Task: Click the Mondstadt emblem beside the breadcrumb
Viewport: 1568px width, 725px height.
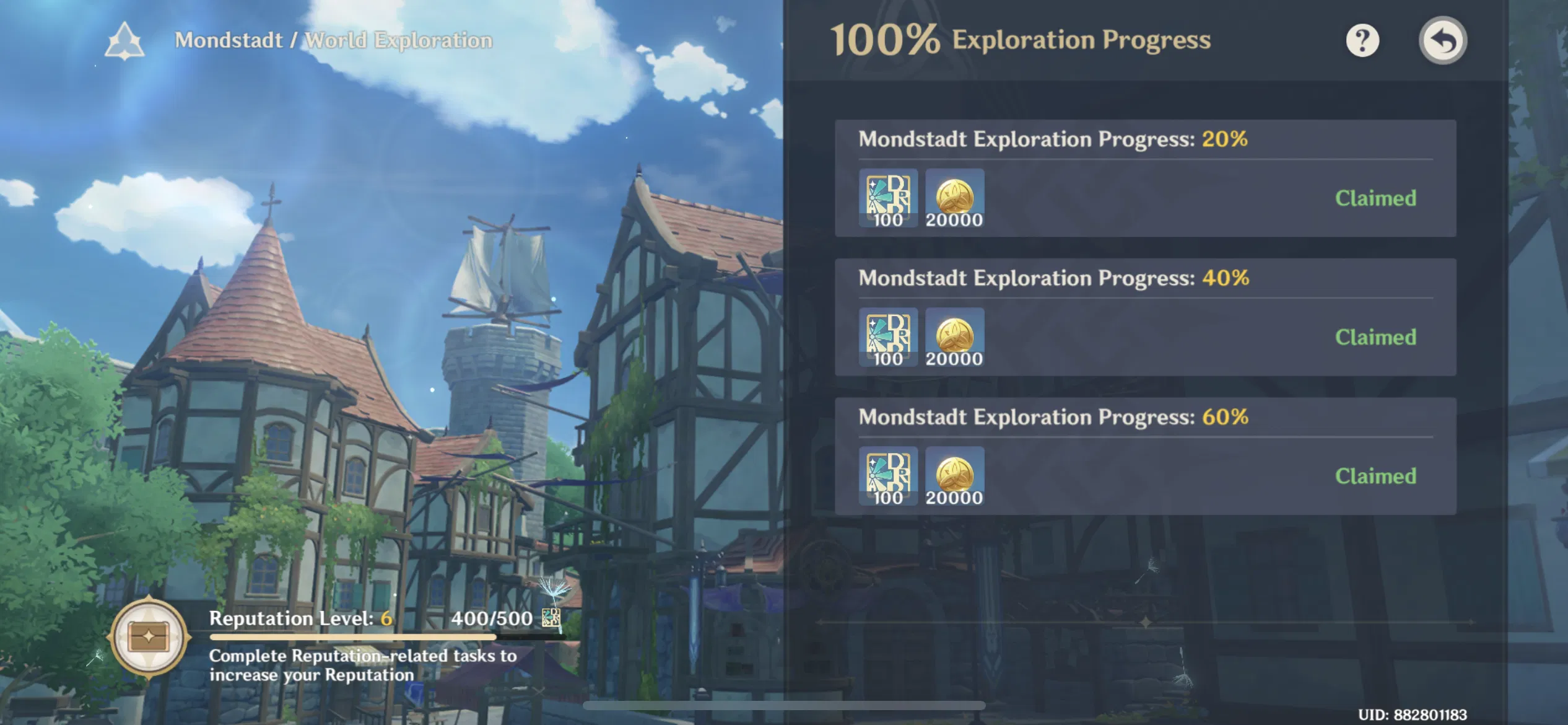Action: pyautogui.click(x=126, y=40)
